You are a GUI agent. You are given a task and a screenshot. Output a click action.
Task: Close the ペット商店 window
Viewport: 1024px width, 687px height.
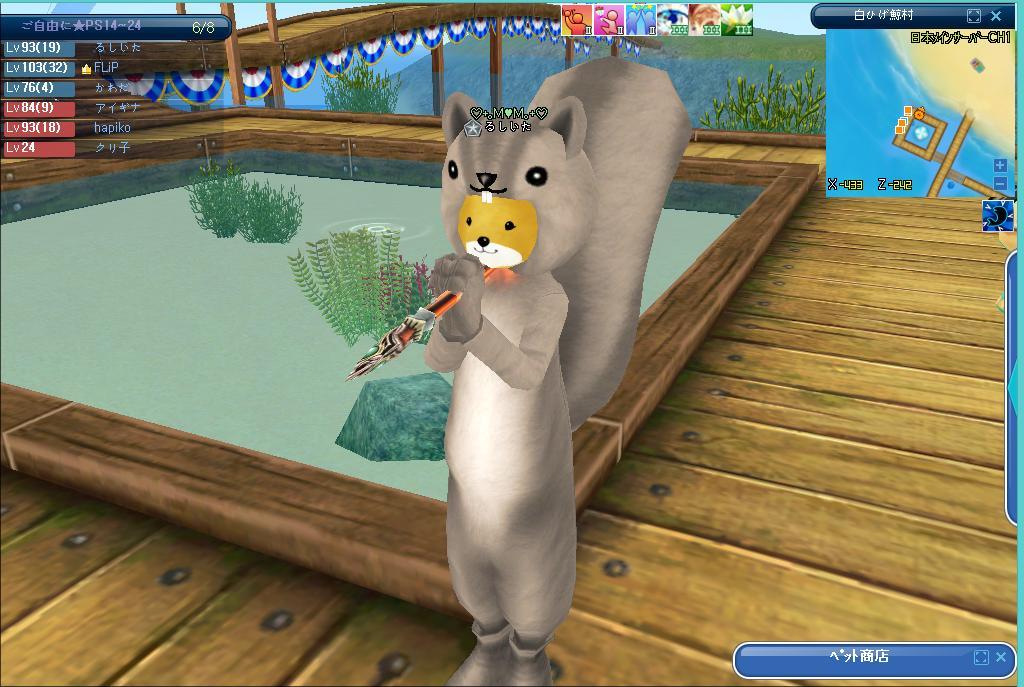click(x=1002, y=657)
